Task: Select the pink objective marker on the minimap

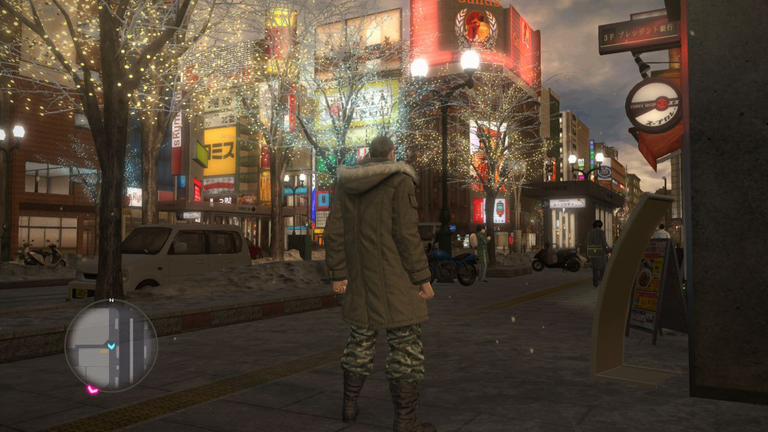Action: tap(92, 389)
